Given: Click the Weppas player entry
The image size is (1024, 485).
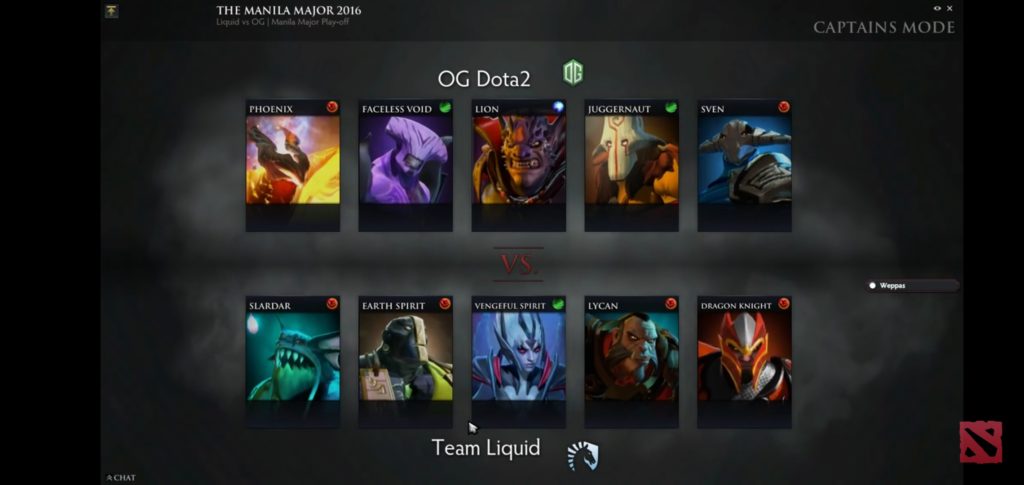Looking at the screenshot, I should [x=911, y=285].
